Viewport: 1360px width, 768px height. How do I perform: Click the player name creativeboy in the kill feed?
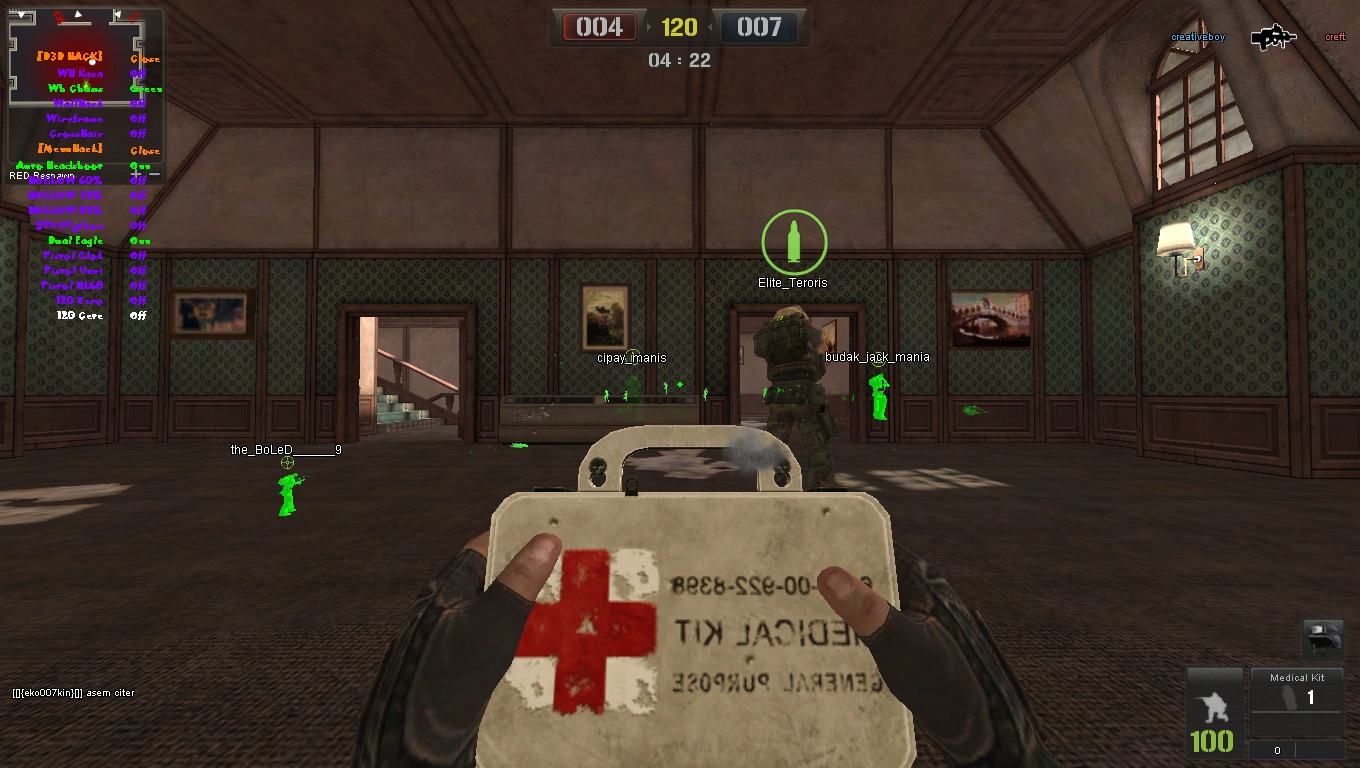[1199, 36]
